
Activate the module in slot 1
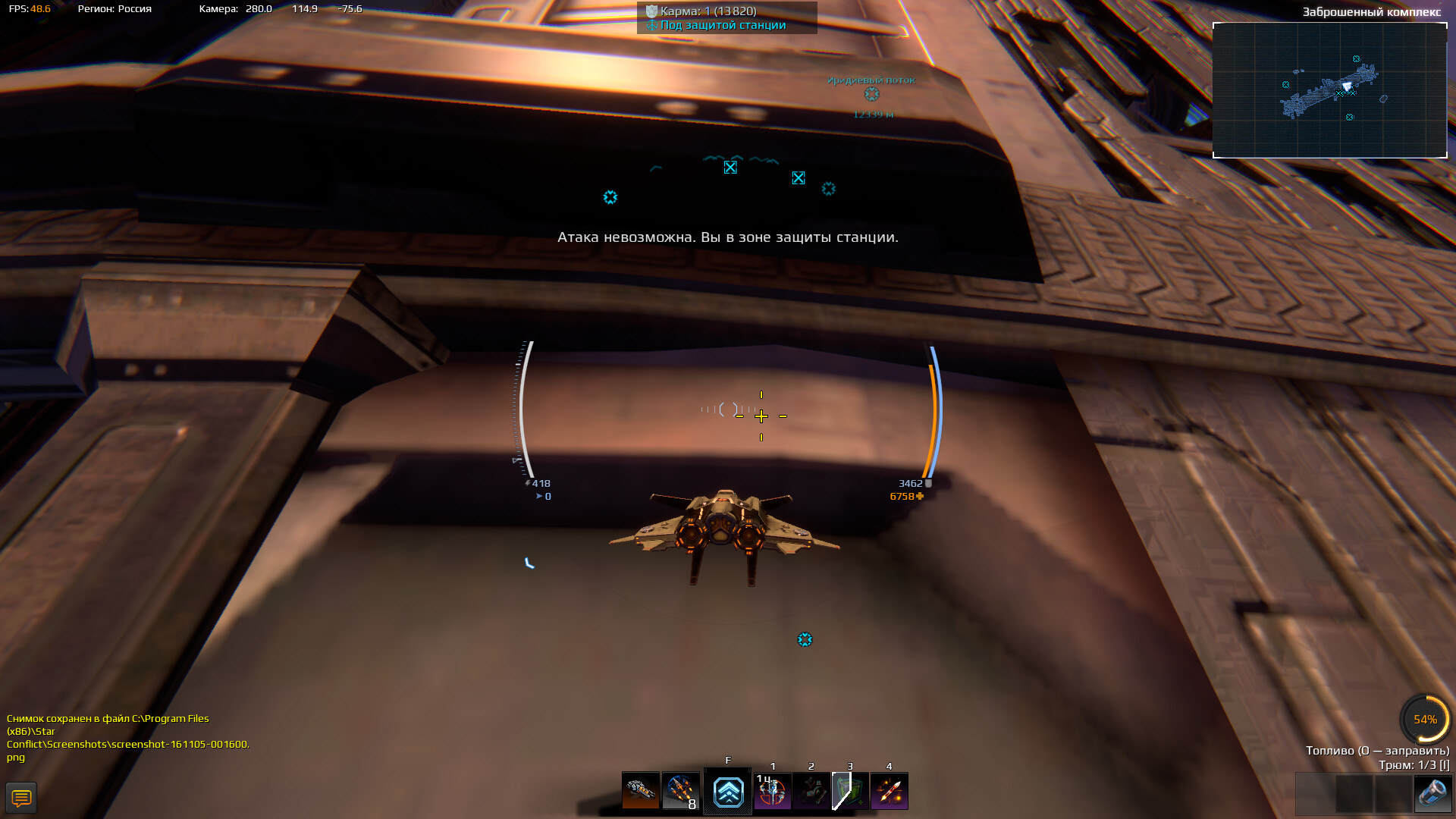tap(773, 792)
